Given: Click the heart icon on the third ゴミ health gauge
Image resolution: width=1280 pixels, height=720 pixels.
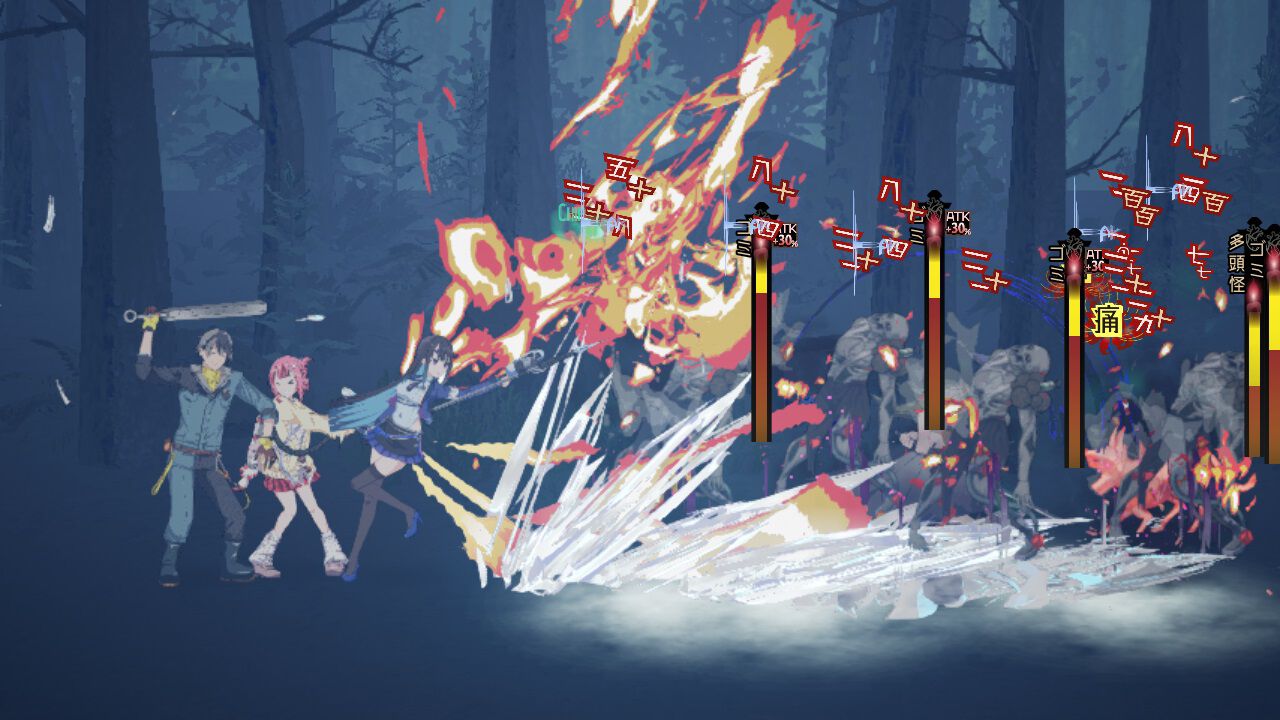Looking at the screenshot, I should [1073, 242].
